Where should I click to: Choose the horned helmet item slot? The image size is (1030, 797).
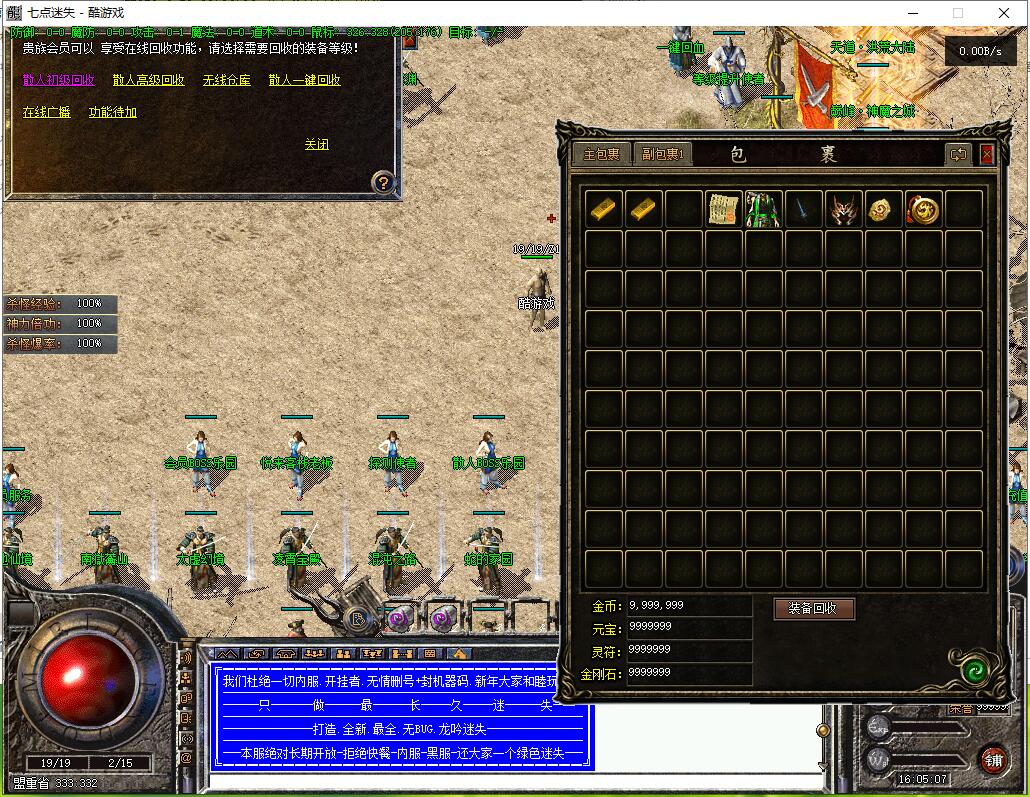tap(843, 209)
